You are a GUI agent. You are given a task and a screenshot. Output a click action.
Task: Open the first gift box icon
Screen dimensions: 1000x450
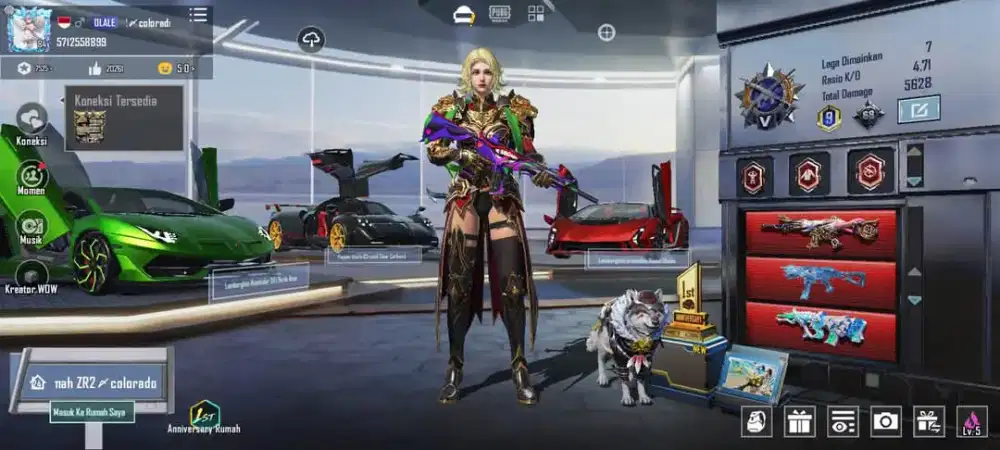coord(799,421)
